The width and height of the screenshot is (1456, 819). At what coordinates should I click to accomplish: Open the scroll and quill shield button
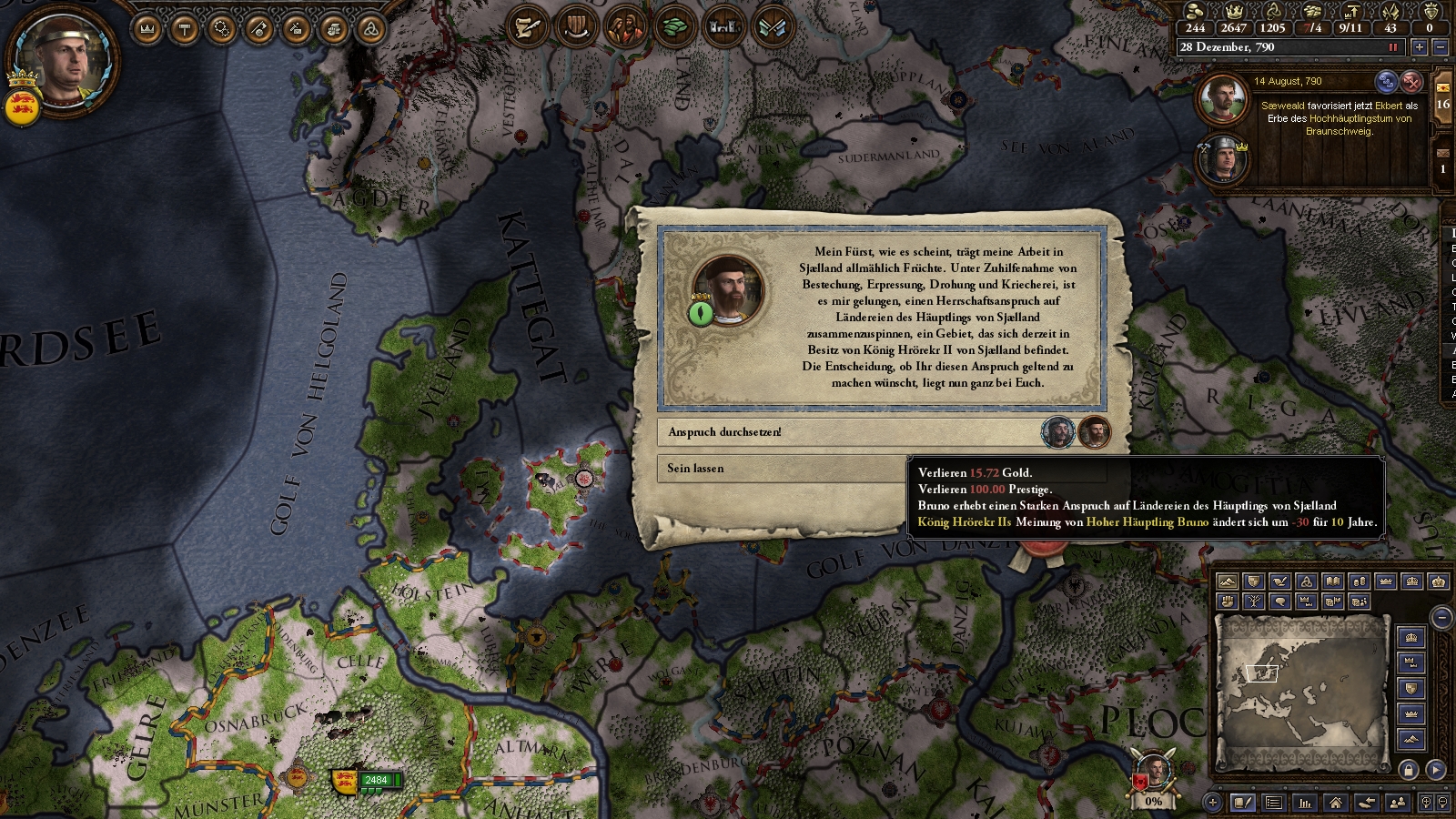point(526,27)
